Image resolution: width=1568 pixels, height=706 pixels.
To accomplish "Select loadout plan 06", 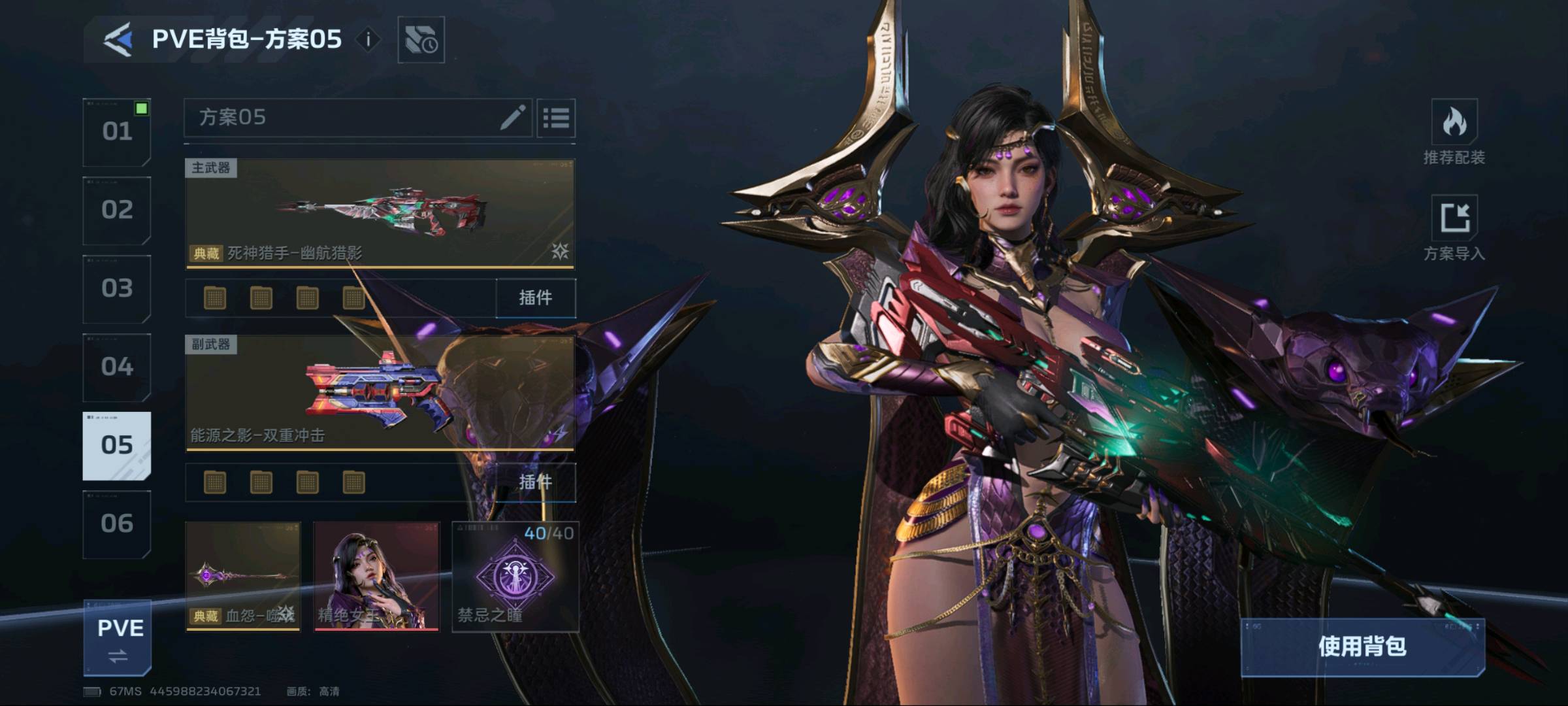I will coord(117,524).
